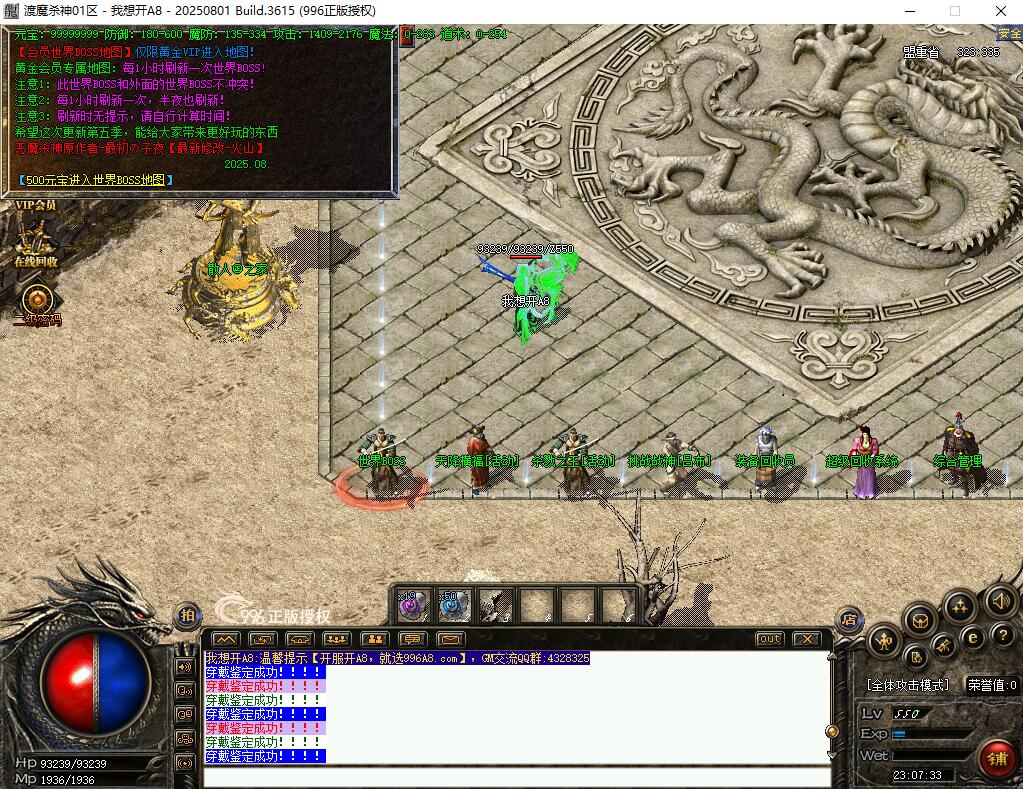Open the bag chest icon

coord(919,621)
